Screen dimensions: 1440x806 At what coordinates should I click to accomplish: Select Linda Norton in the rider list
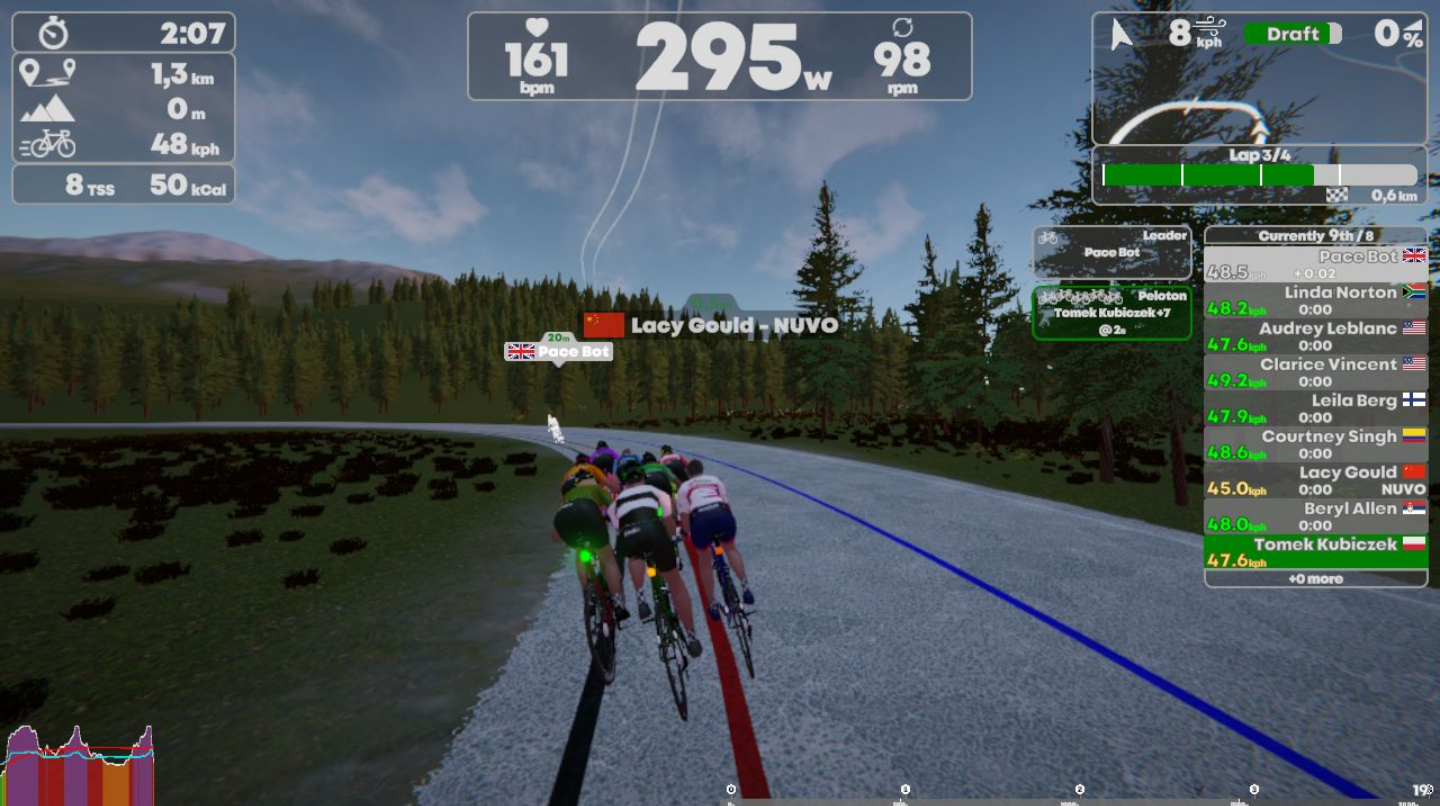[1315, 301]
